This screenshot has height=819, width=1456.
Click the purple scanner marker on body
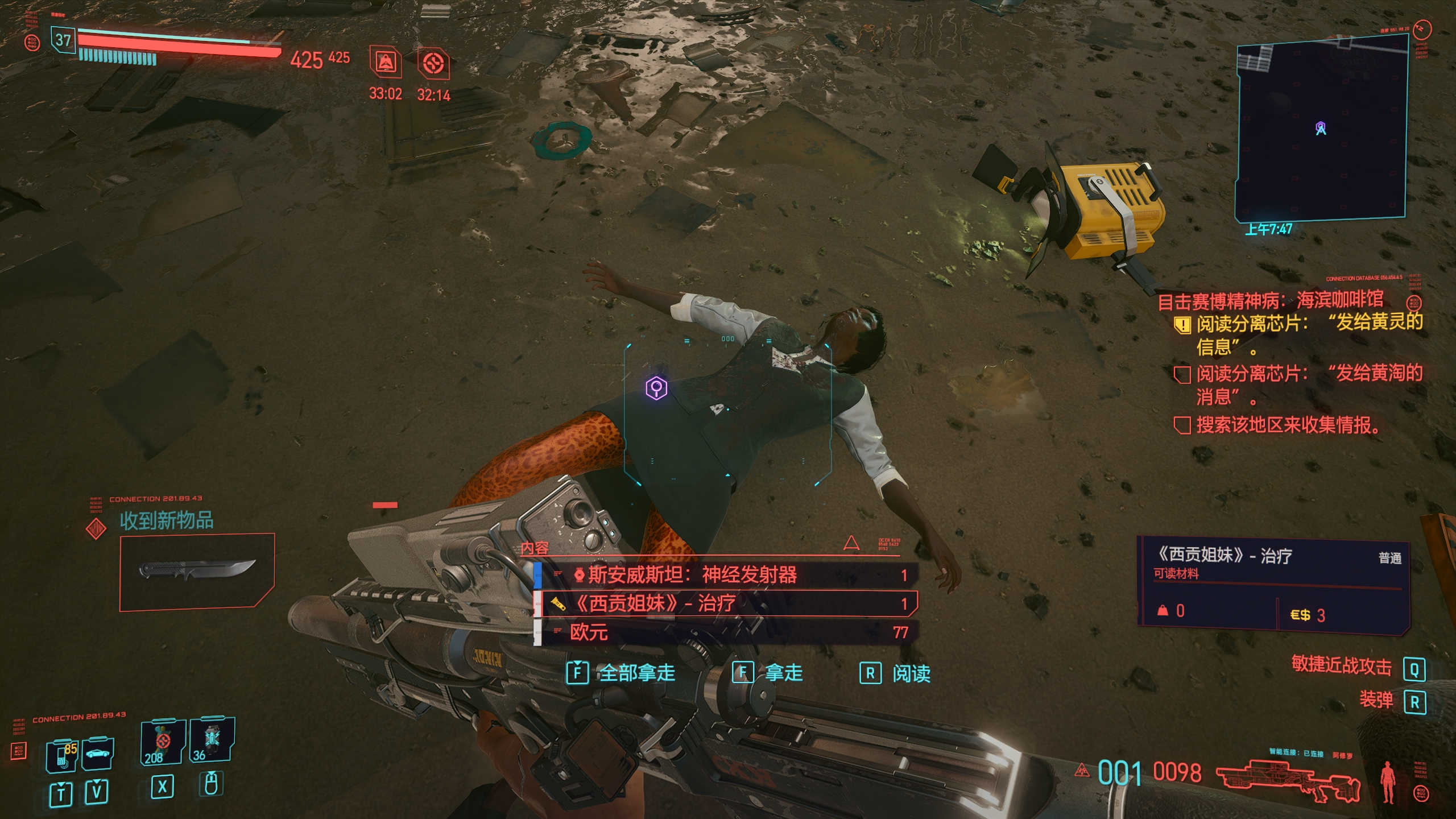(656, 388)
